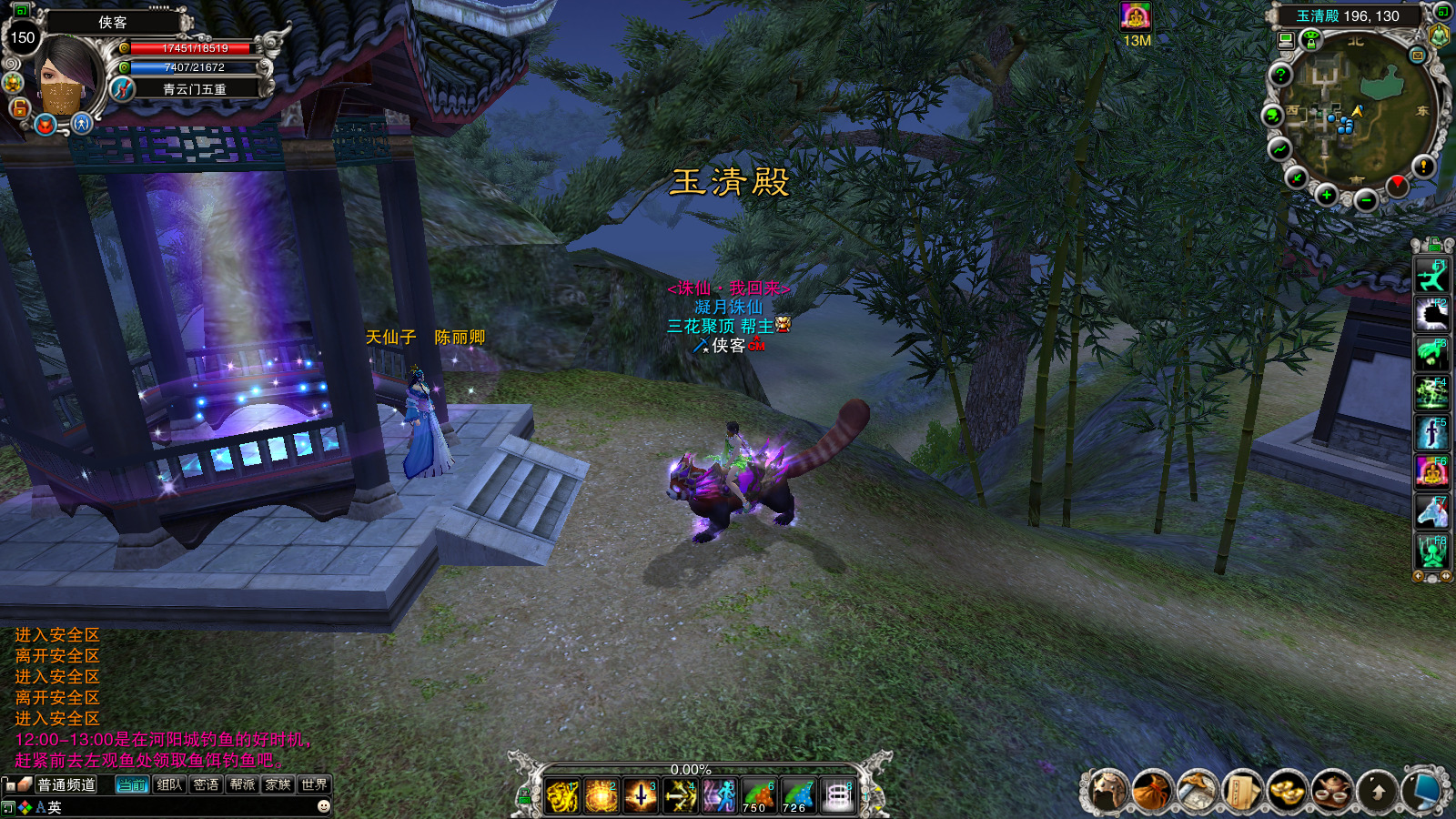The image size is (1456, 819).
Task: Open the character helmet menu icon
Action: pos(1107,790)
